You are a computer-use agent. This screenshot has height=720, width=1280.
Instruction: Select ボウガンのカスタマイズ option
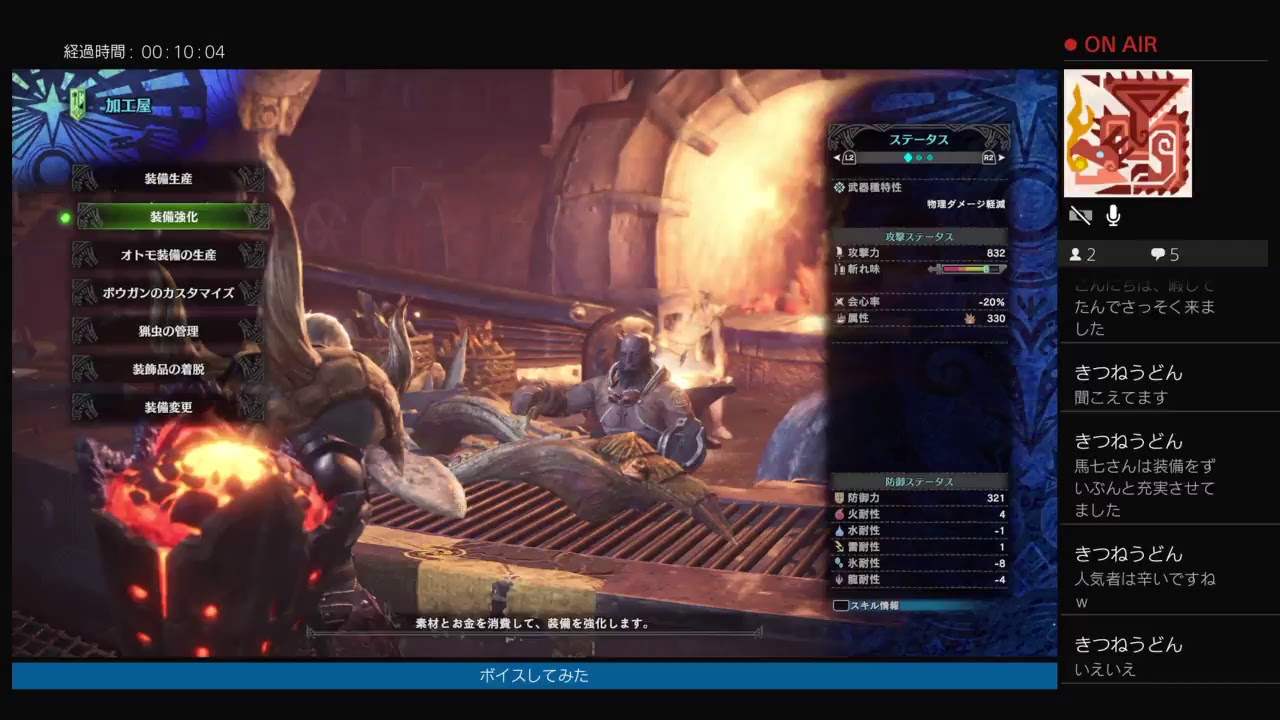click(x=168, y=293)
